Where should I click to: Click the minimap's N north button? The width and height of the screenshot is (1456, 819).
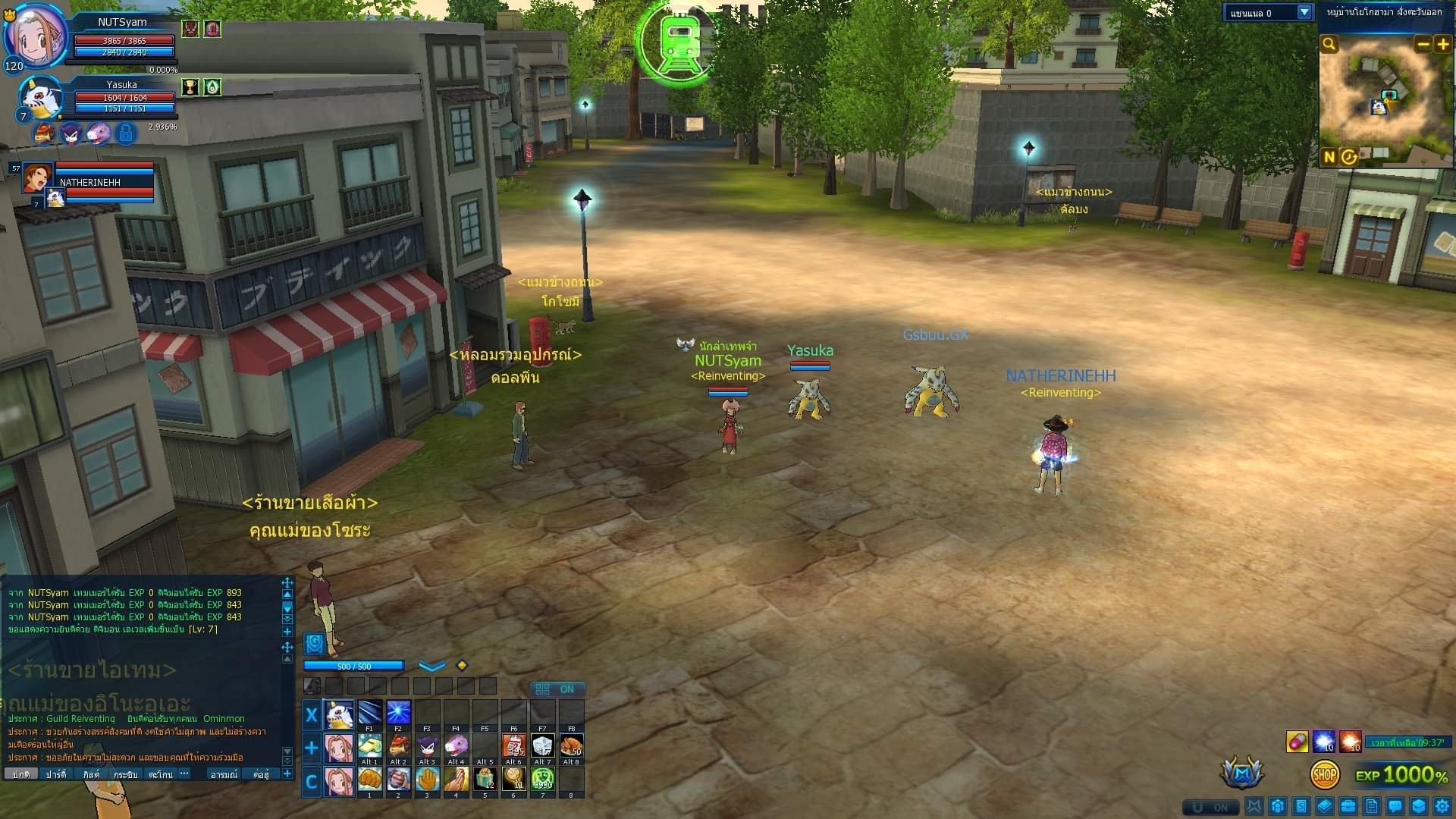coord(1329,157)
